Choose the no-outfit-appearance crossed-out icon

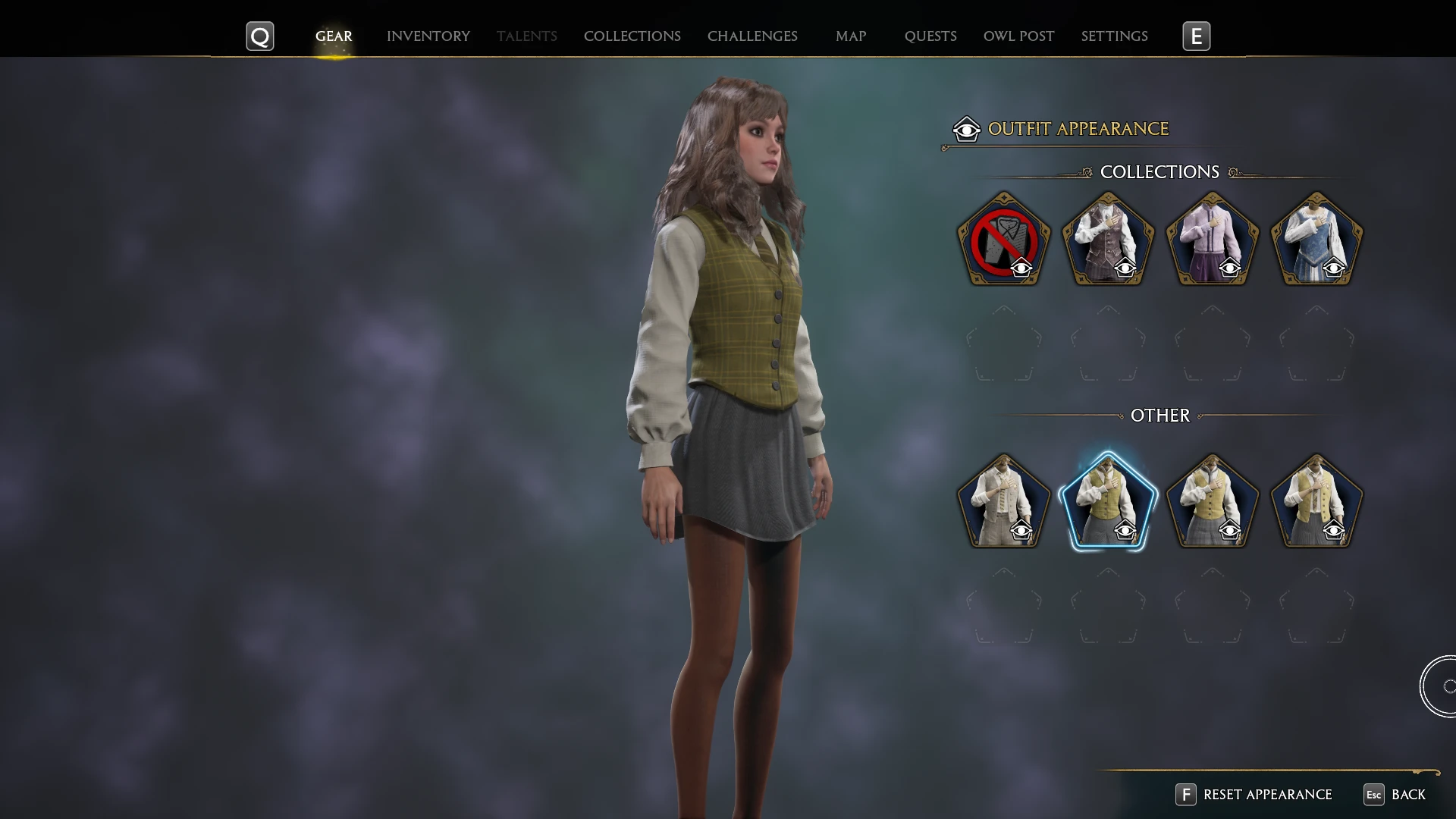[1003, 240]
